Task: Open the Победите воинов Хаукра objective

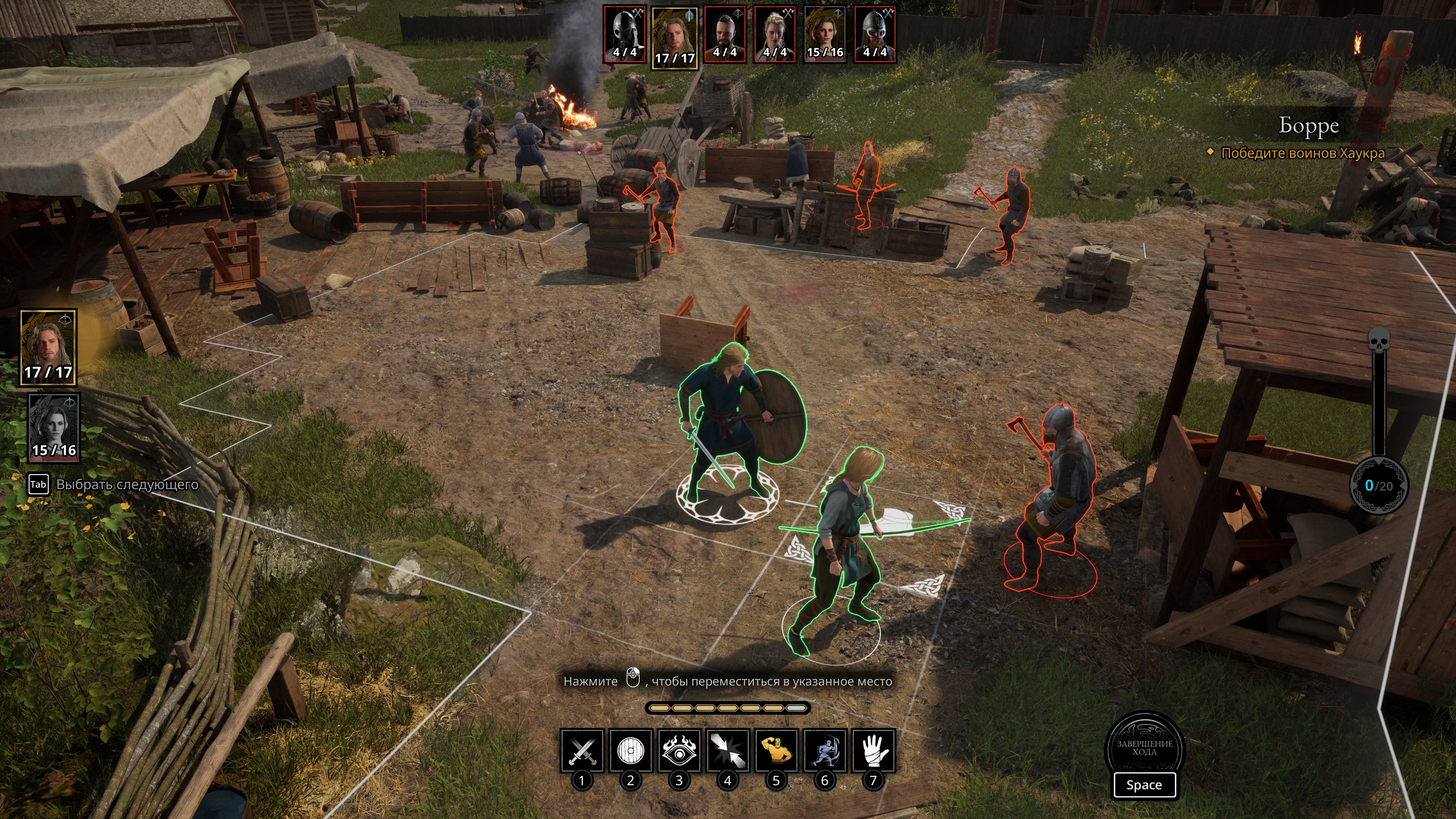Action: point(1302,153)
